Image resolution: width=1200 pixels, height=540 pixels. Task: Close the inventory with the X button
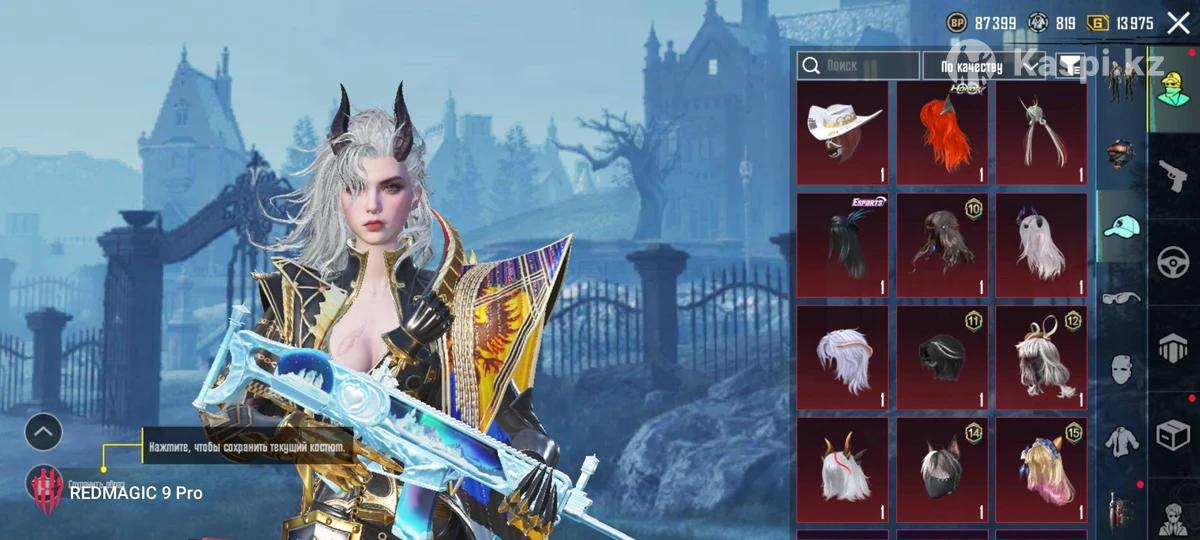pos(1178,23)
